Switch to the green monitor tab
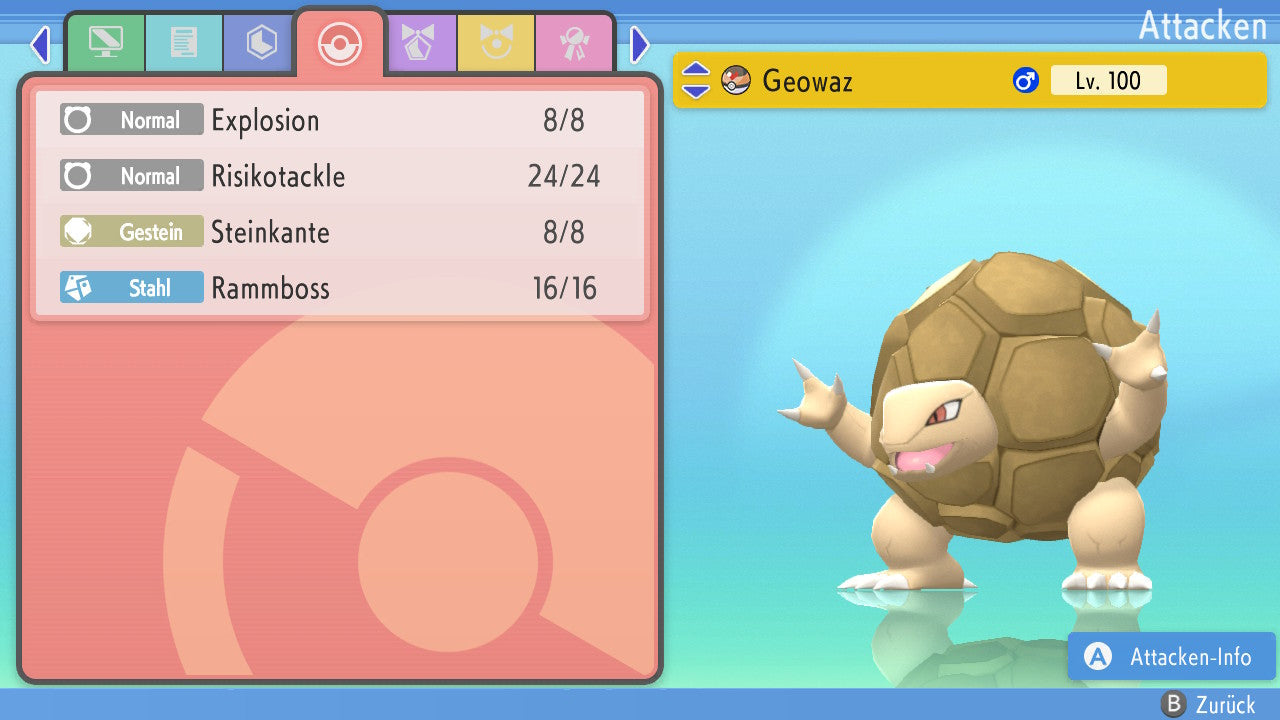Image resolution: width=1280 pixels, height=720 pixels. (105, 43)
